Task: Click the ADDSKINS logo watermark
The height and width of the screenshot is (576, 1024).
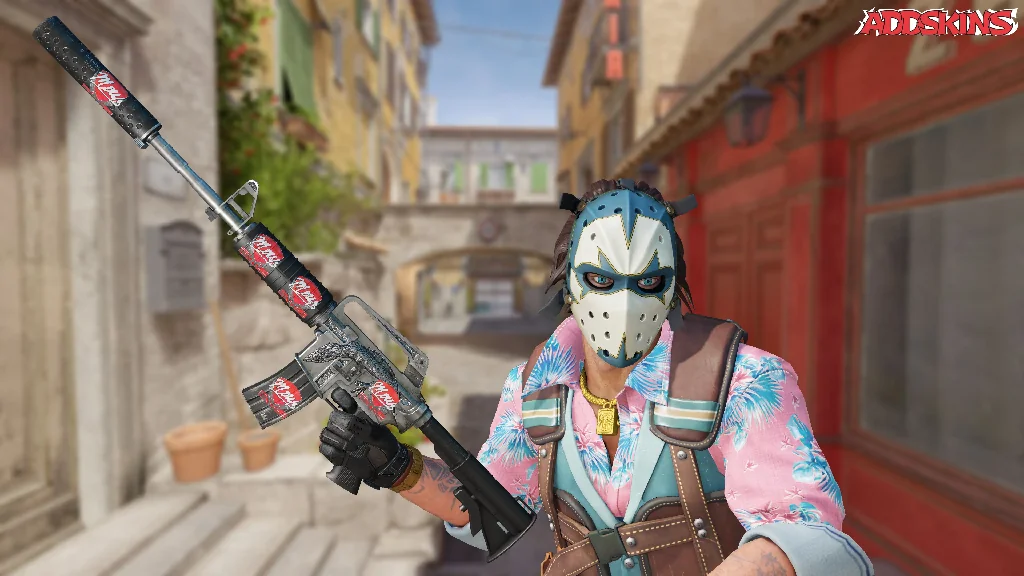Action: (937, 23)
